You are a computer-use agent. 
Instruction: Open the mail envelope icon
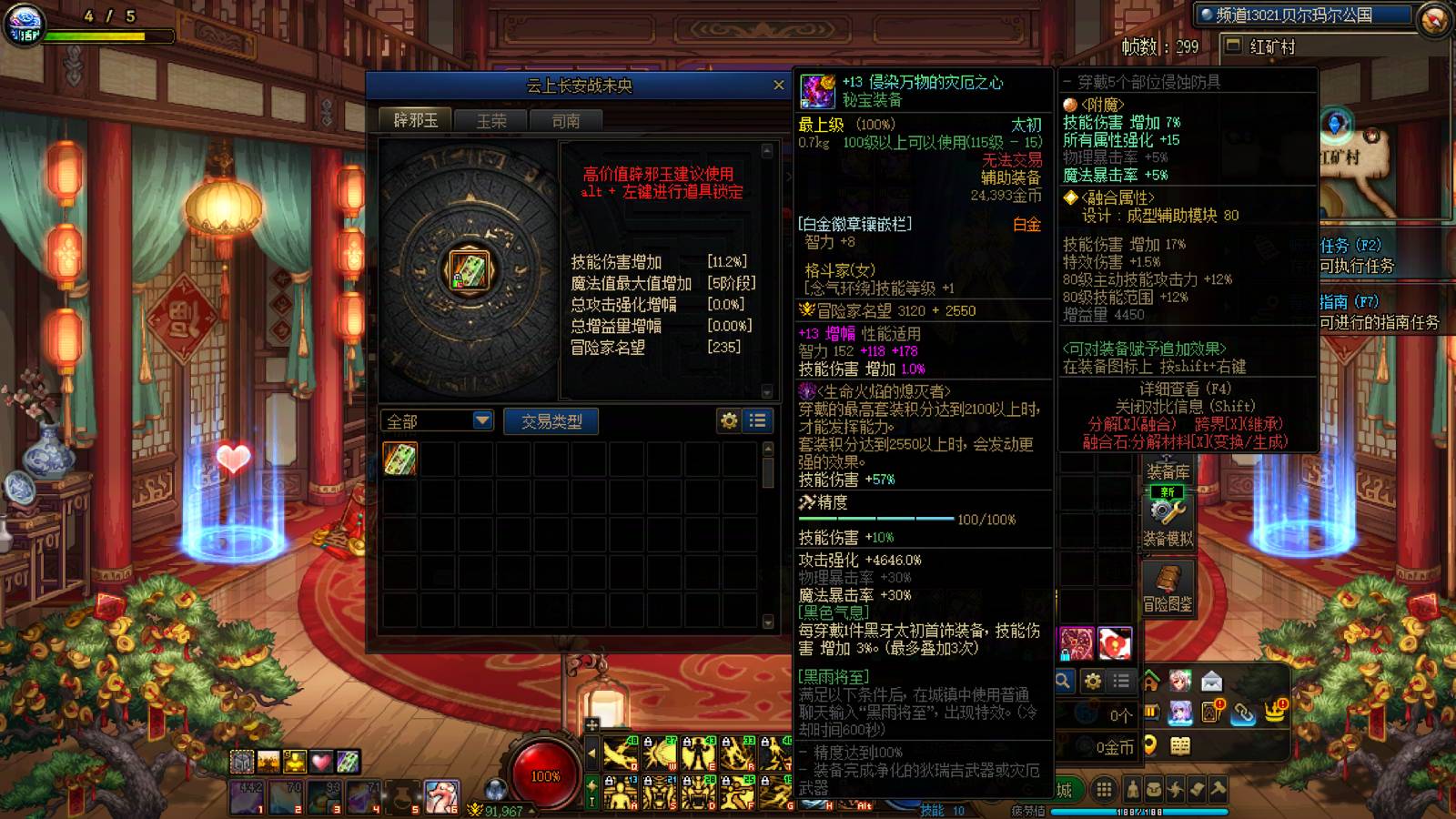(1212, 681)
